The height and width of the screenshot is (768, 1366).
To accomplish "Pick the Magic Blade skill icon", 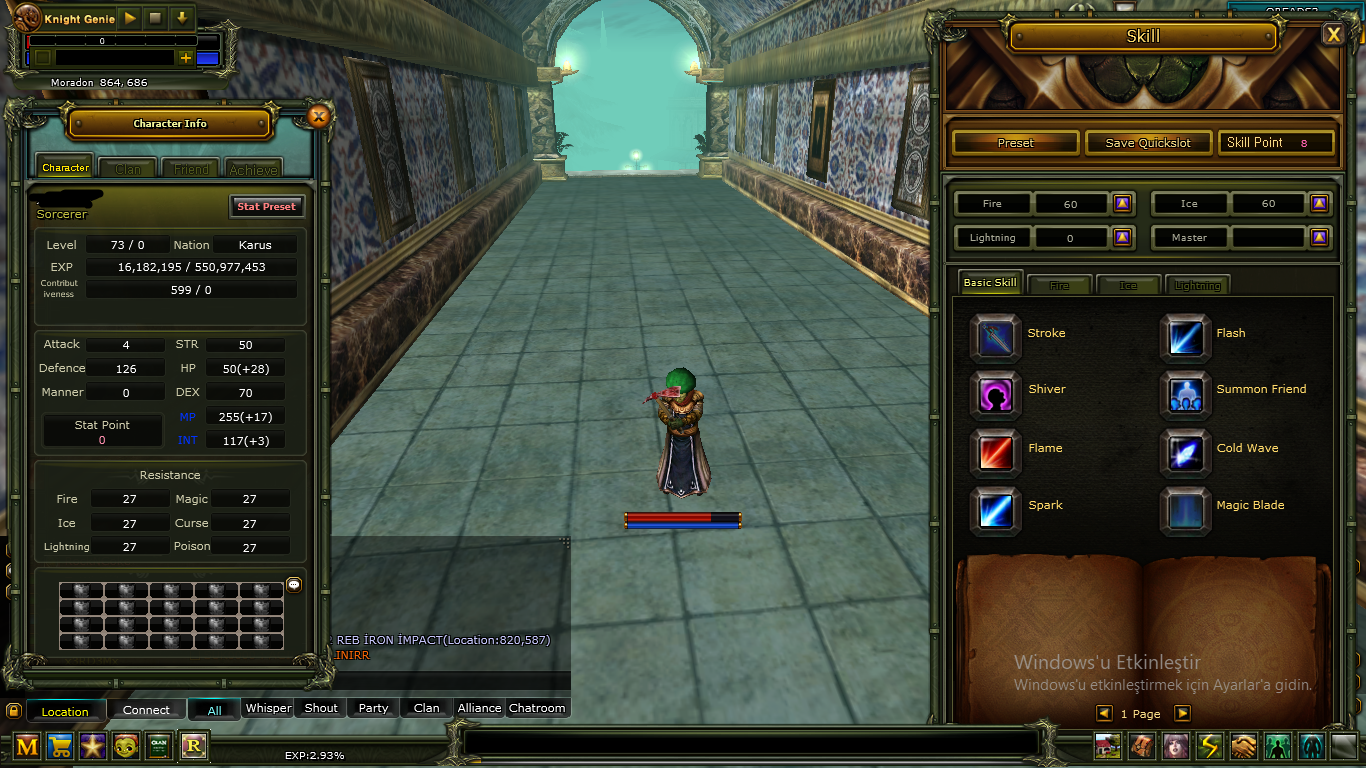I will point(1186,508).
